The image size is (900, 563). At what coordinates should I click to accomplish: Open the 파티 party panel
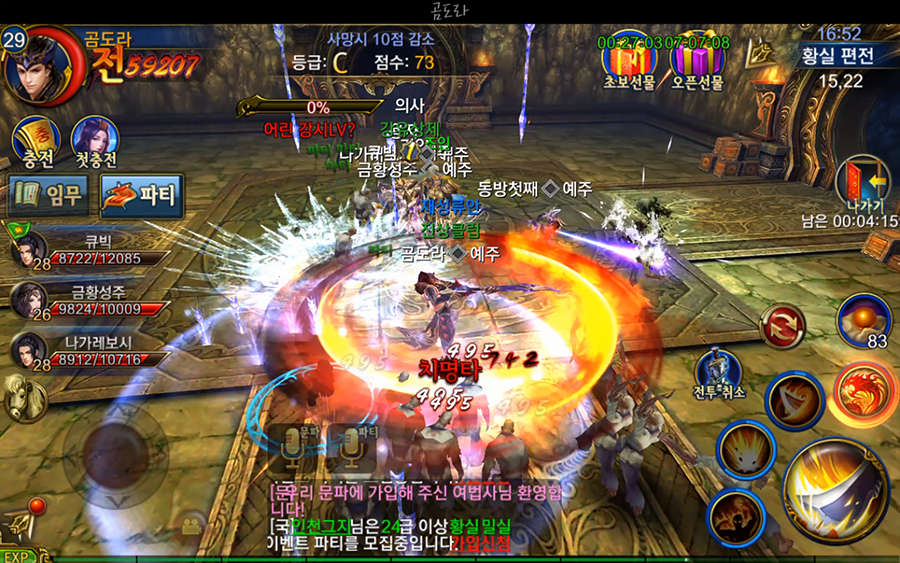click(142, 195)
